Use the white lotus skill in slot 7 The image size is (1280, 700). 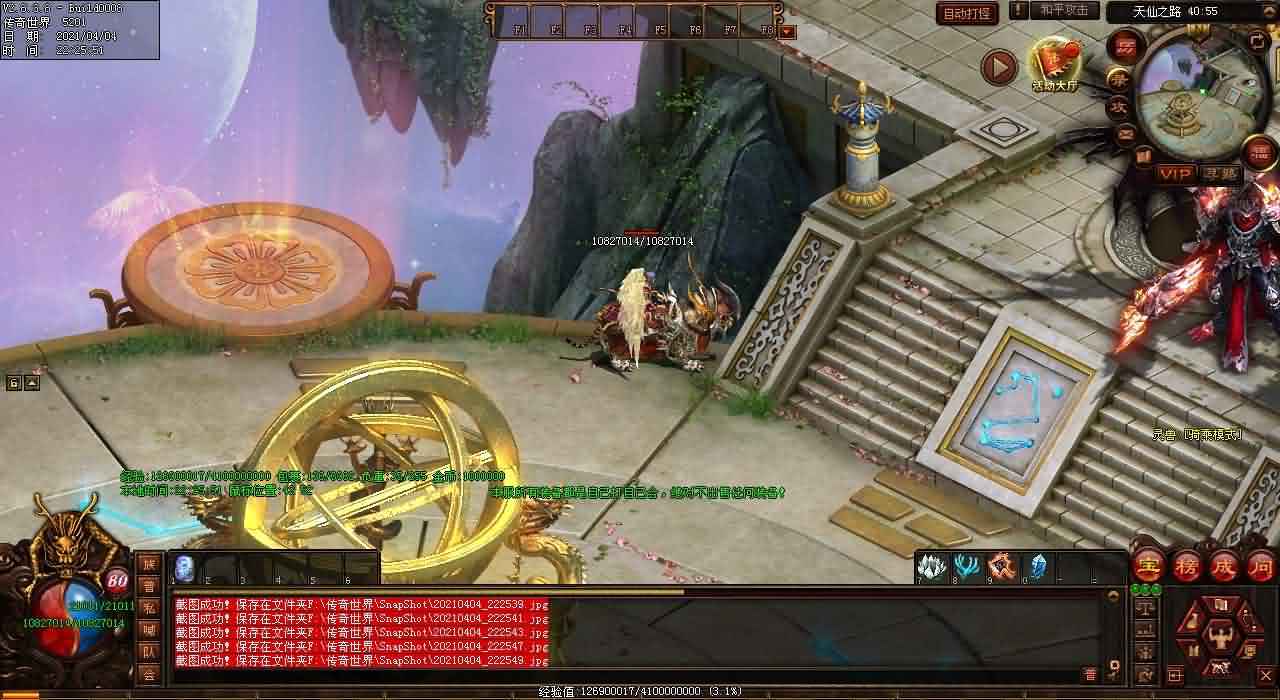(932, 566)
